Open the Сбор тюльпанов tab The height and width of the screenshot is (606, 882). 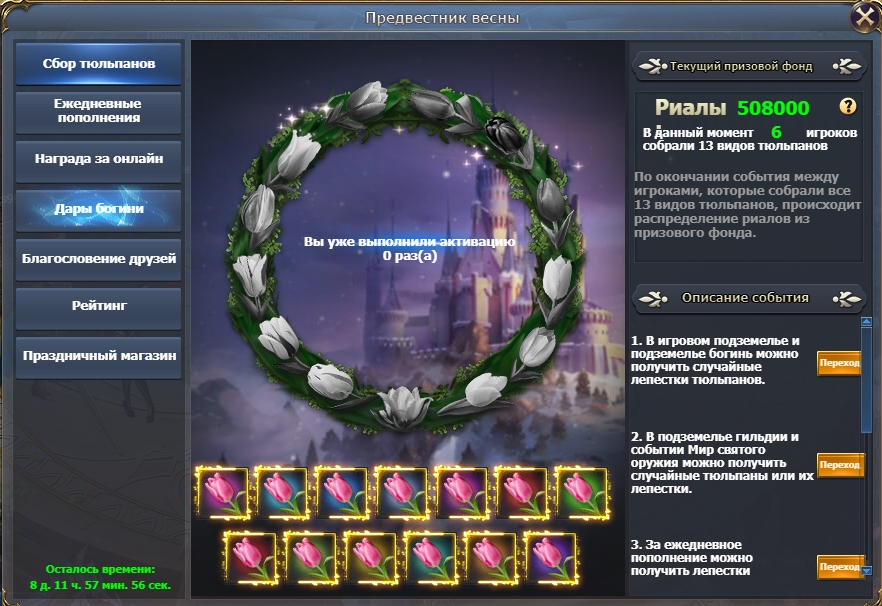(99, 64)
